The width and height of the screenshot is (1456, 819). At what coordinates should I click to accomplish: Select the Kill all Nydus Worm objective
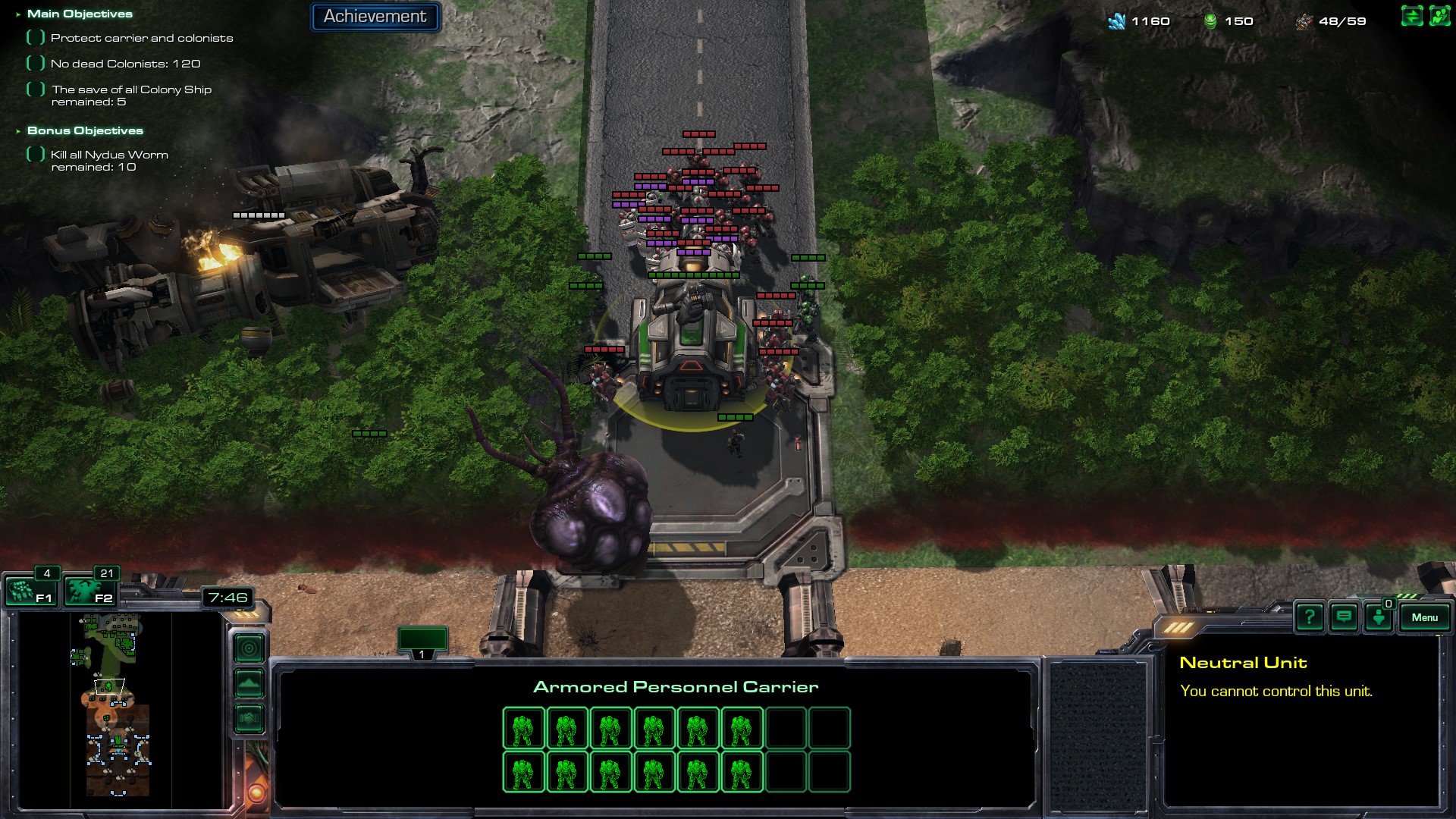tap(109, 155)
